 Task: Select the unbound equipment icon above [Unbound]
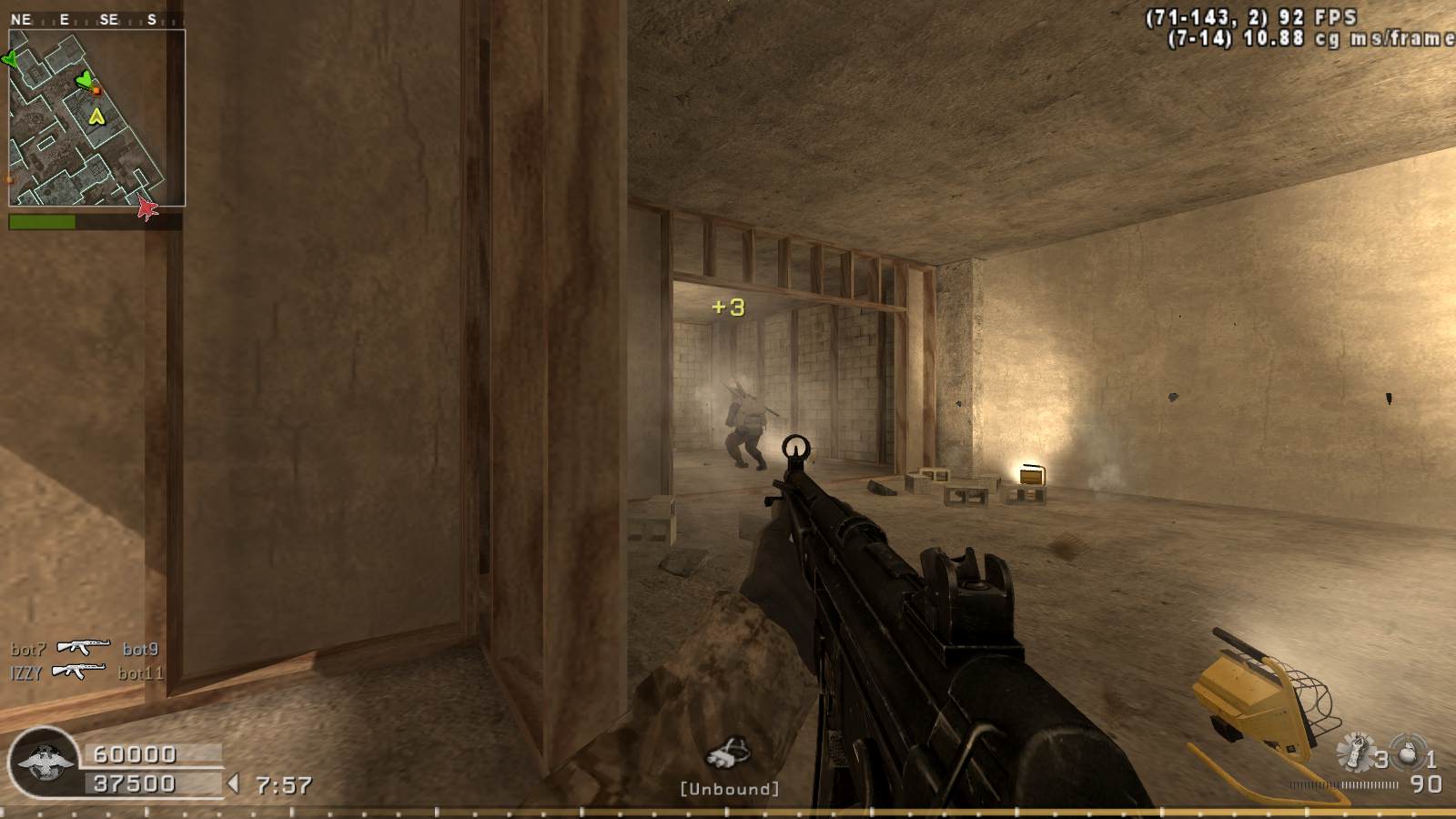tap(728, 755)
